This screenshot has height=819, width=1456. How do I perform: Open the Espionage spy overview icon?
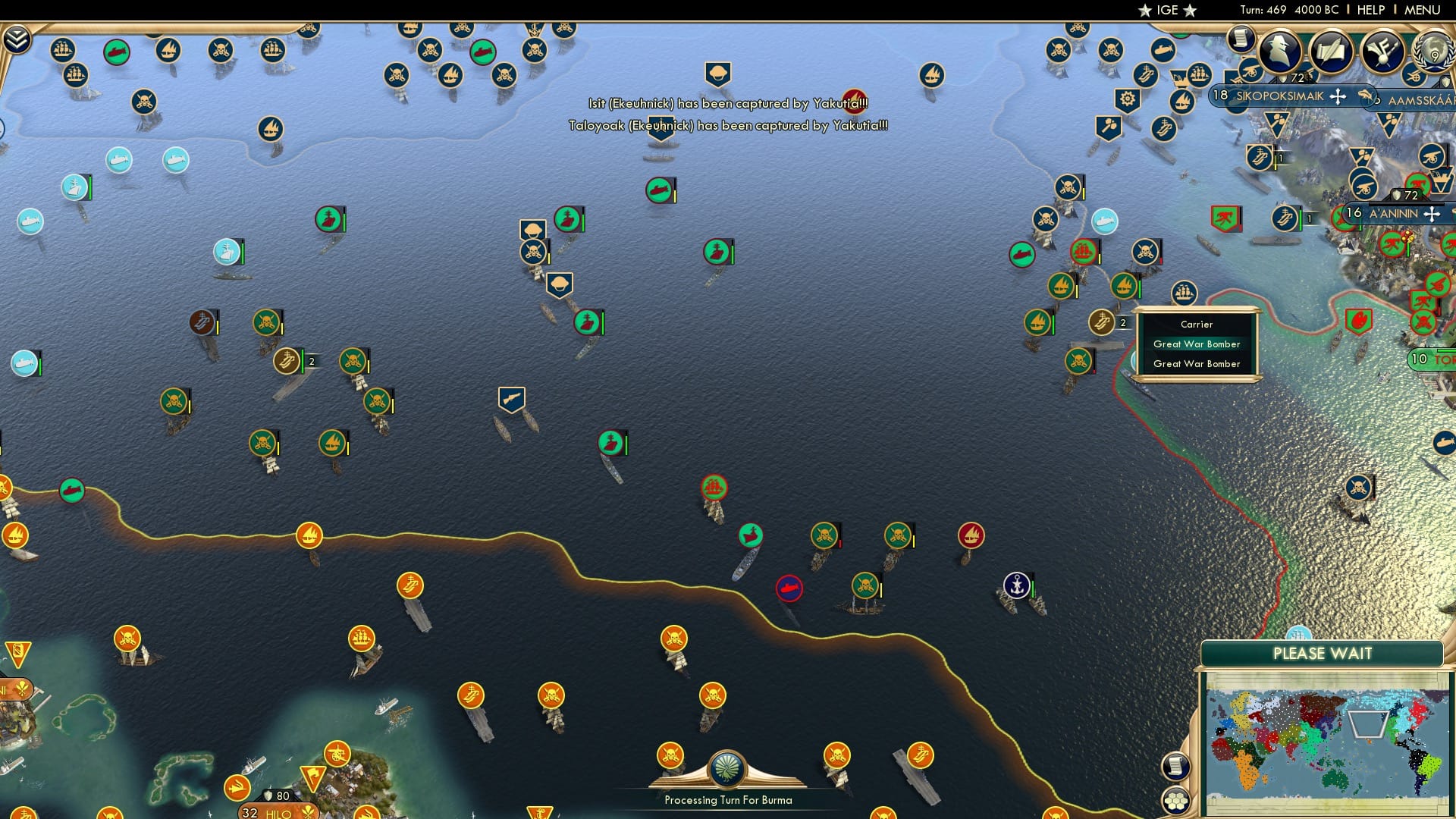[1279, 50]
